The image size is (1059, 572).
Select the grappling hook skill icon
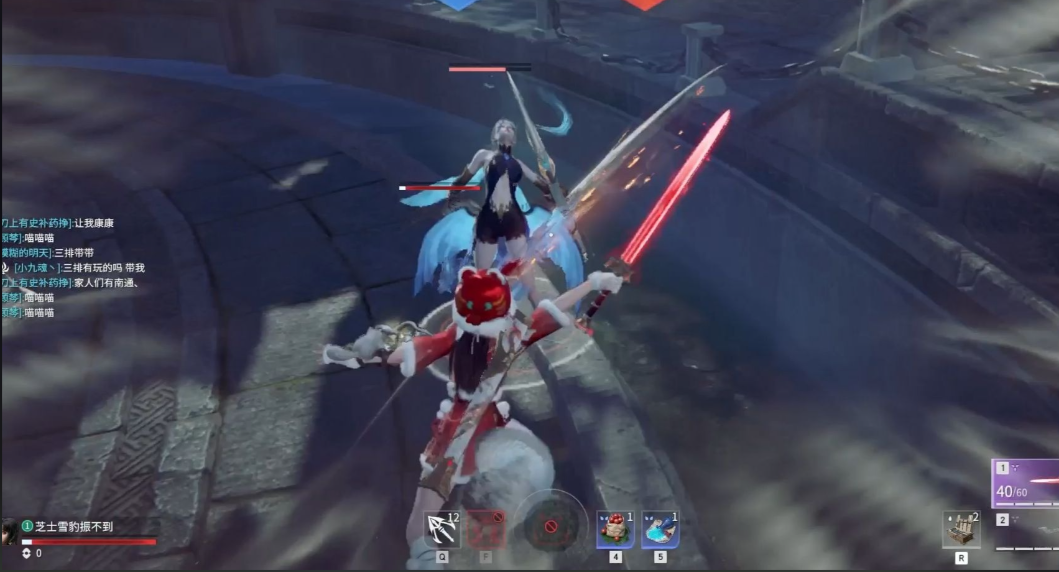click(x=441, y=528)
